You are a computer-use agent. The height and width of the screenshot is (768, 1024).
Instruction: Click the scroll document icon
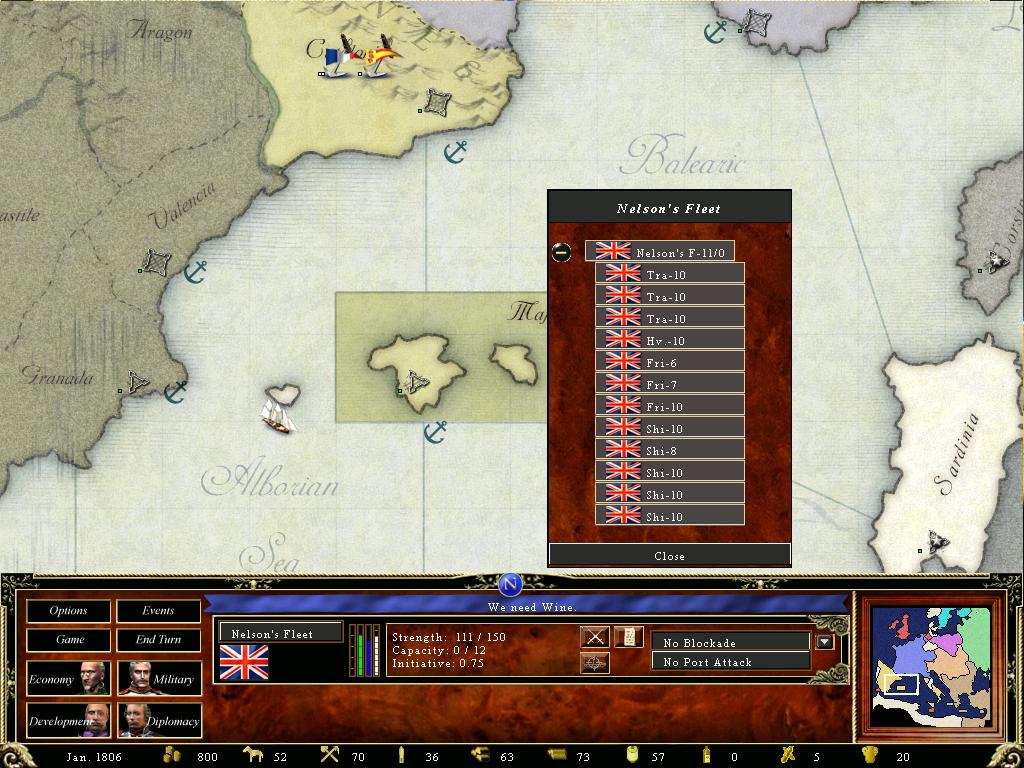tap(628, 637)
